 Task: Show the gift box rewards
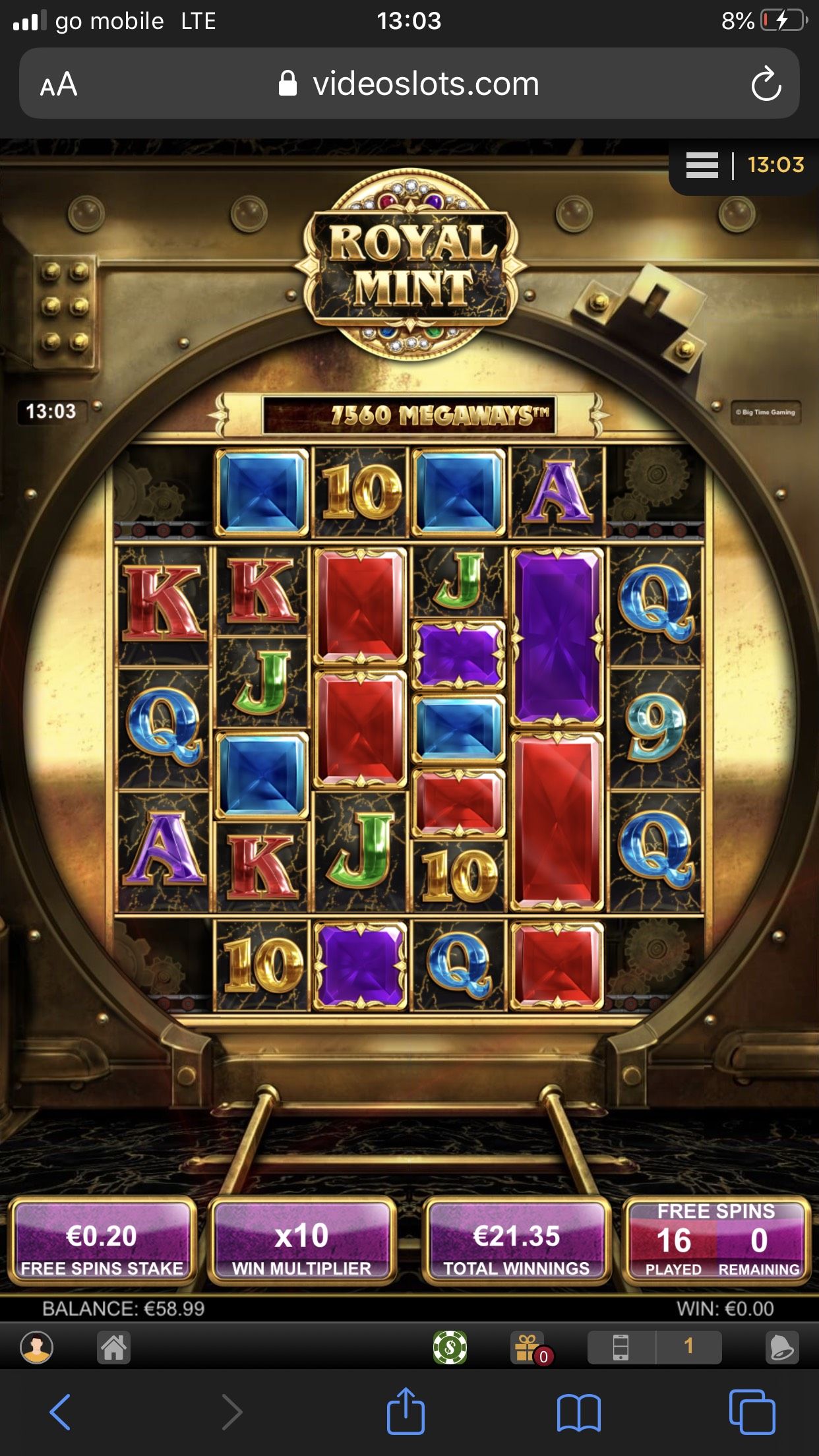pos(528,1347)
